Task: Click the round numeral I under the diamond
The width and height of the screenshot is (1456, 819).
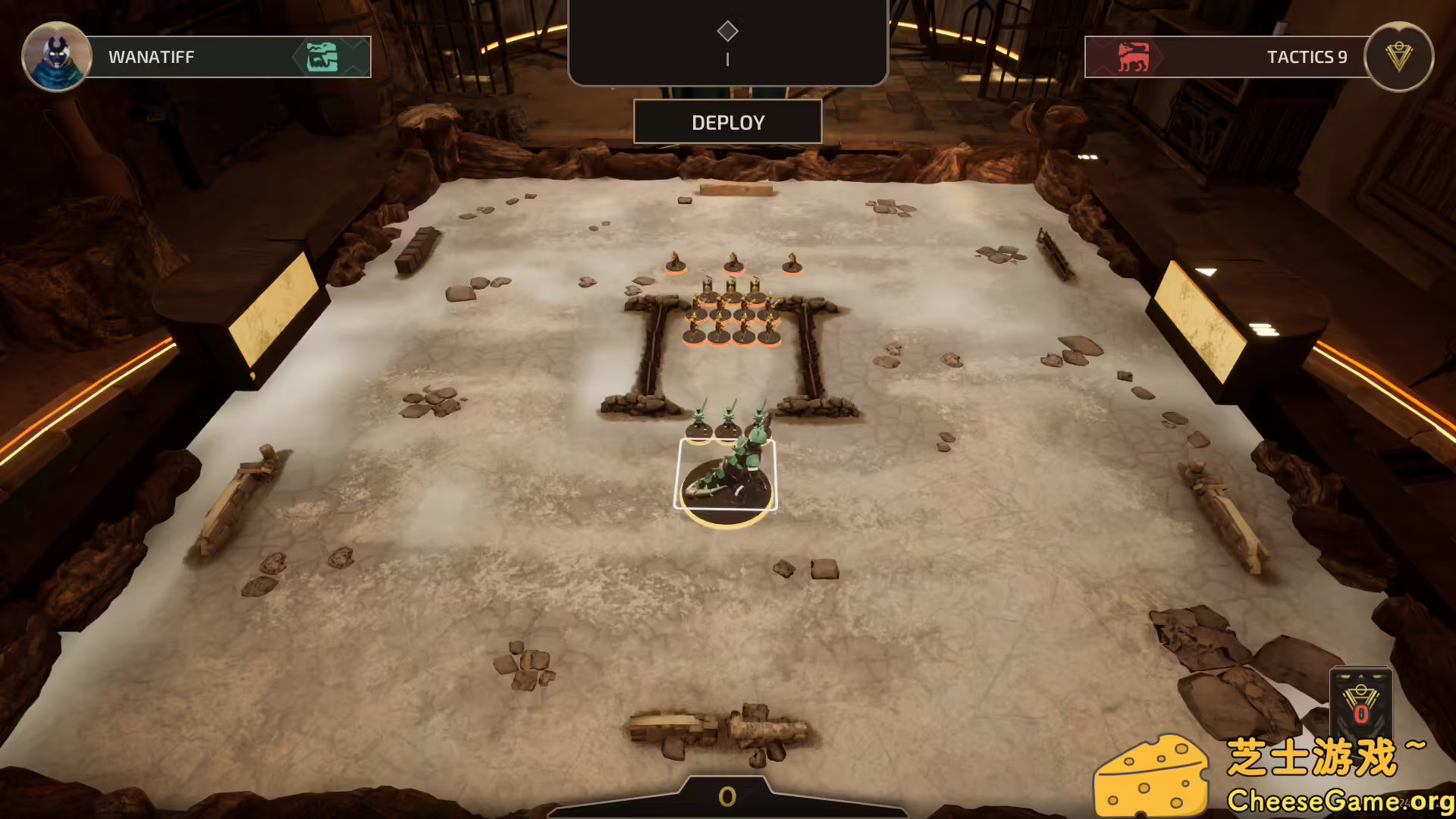Action: click(x=727, y=58)
